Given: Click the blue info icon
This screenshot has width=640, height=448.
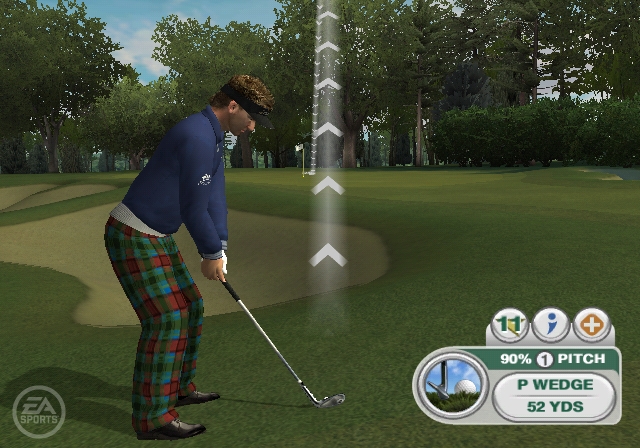Looking at the screenshot, I should pyautogui.click(x=551, y=326).
